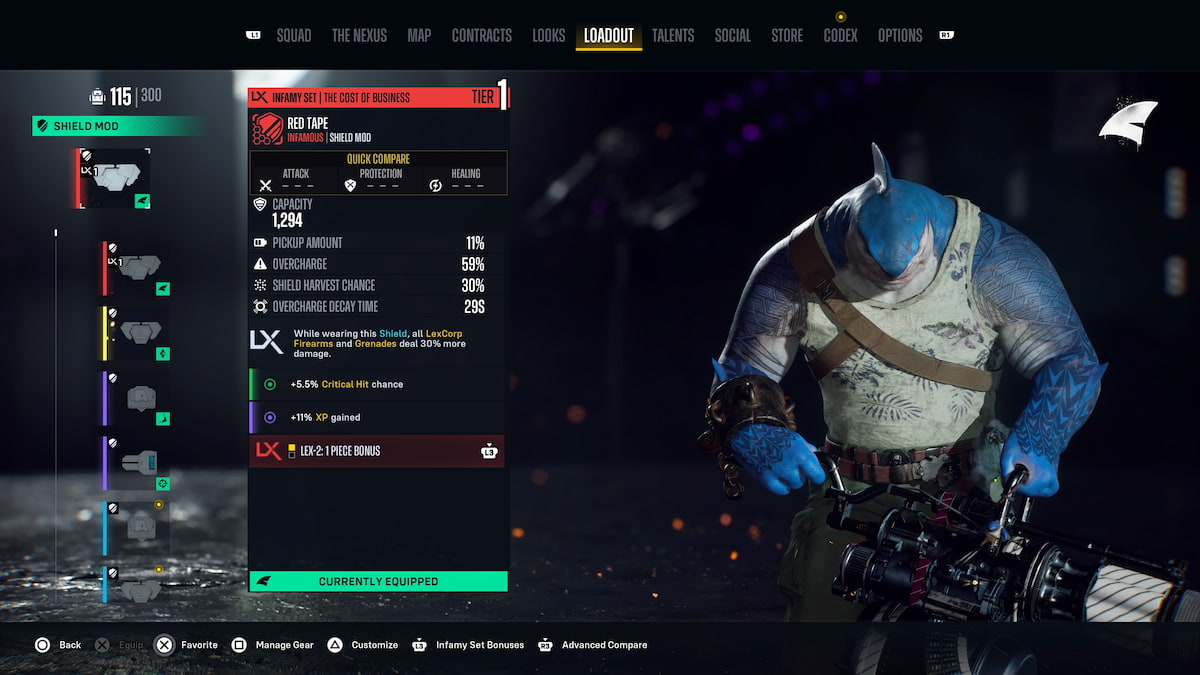The width and height of the screenshot is (1200, 675).
Task: Click the Shield Mod category header
Action: (x=120, y=126)
